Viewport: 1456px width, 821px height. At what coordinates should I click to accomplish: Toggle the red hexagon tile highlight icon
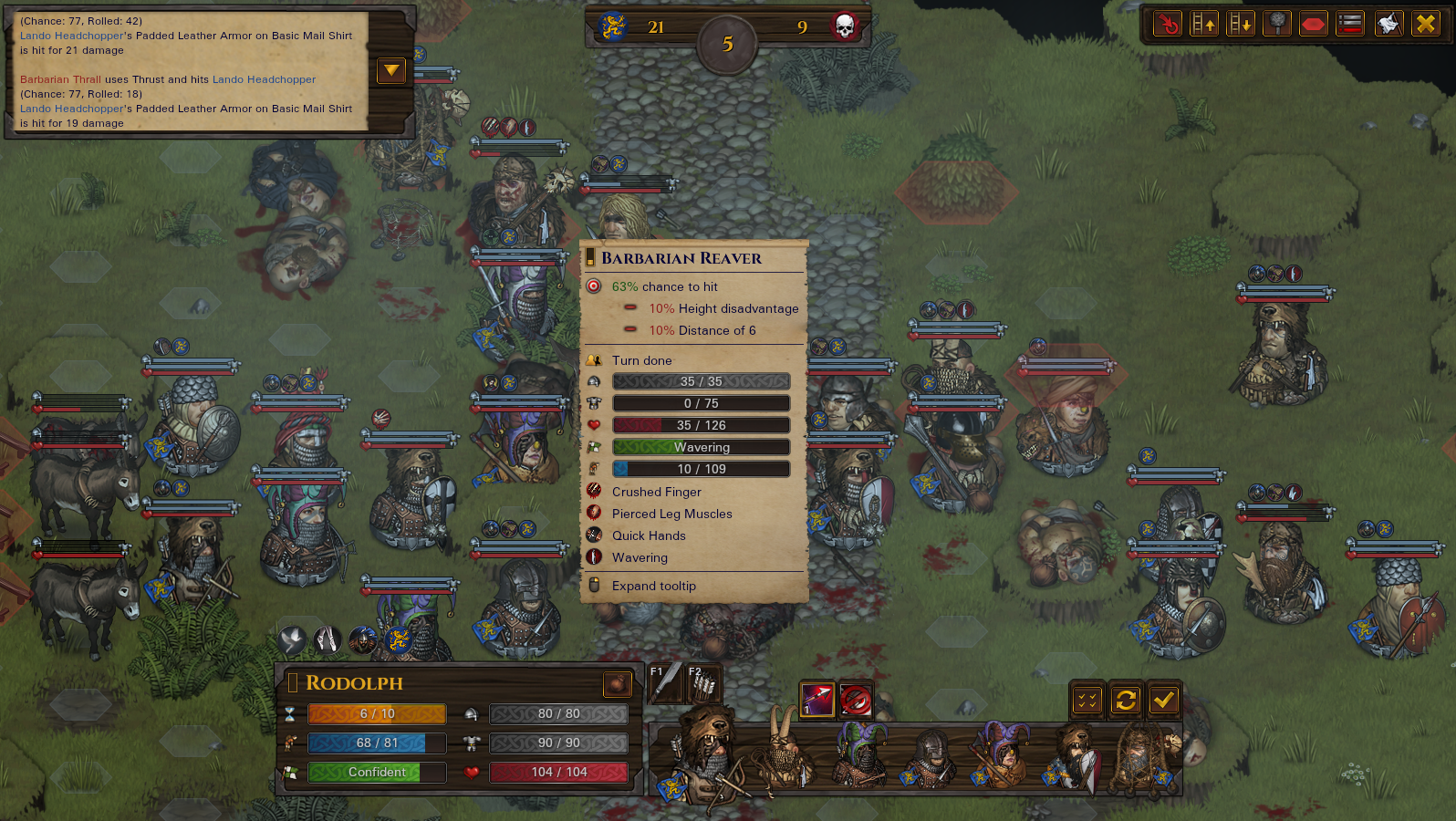click(1313, 24)
